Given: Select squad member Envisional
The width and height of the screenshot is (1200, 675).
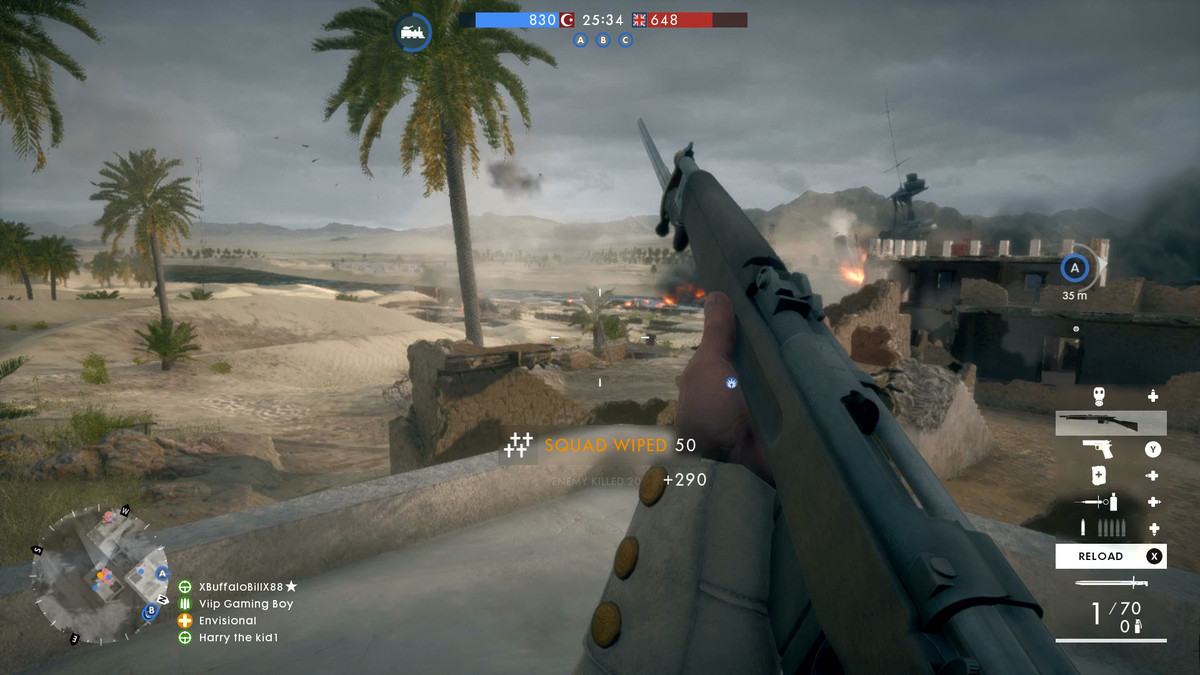Looking at the screenshot, I should click(228, 621).
